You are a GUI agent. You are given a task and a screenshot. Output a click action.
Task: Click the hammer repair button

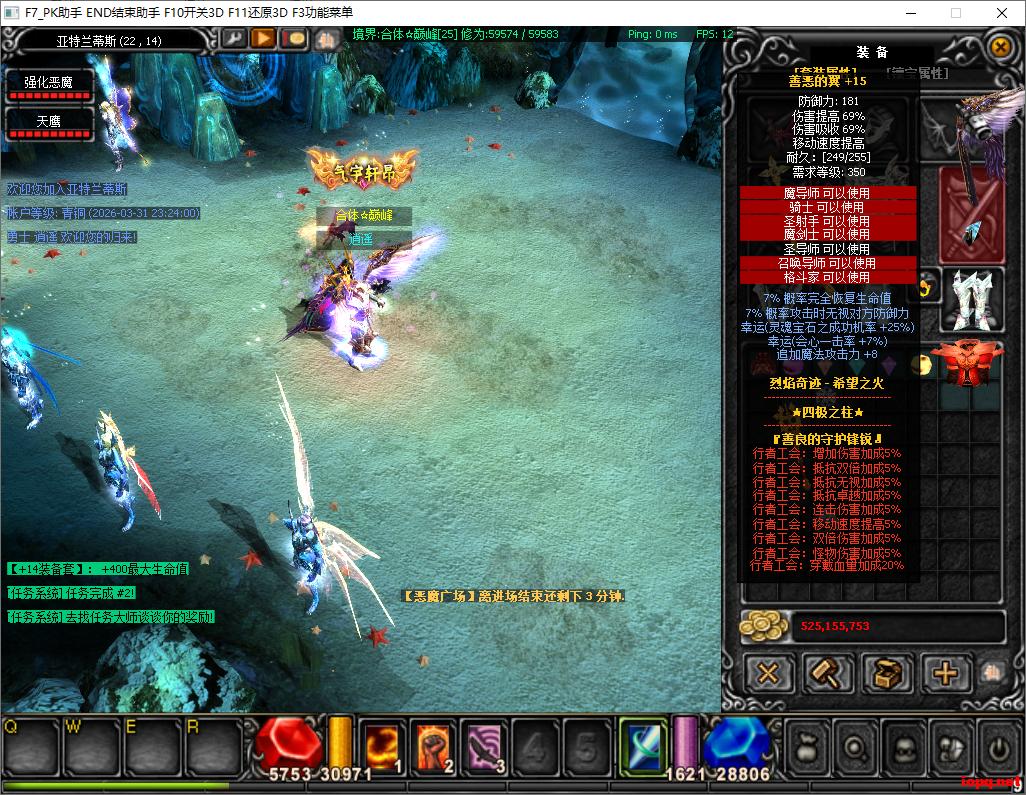coord(827,673)
